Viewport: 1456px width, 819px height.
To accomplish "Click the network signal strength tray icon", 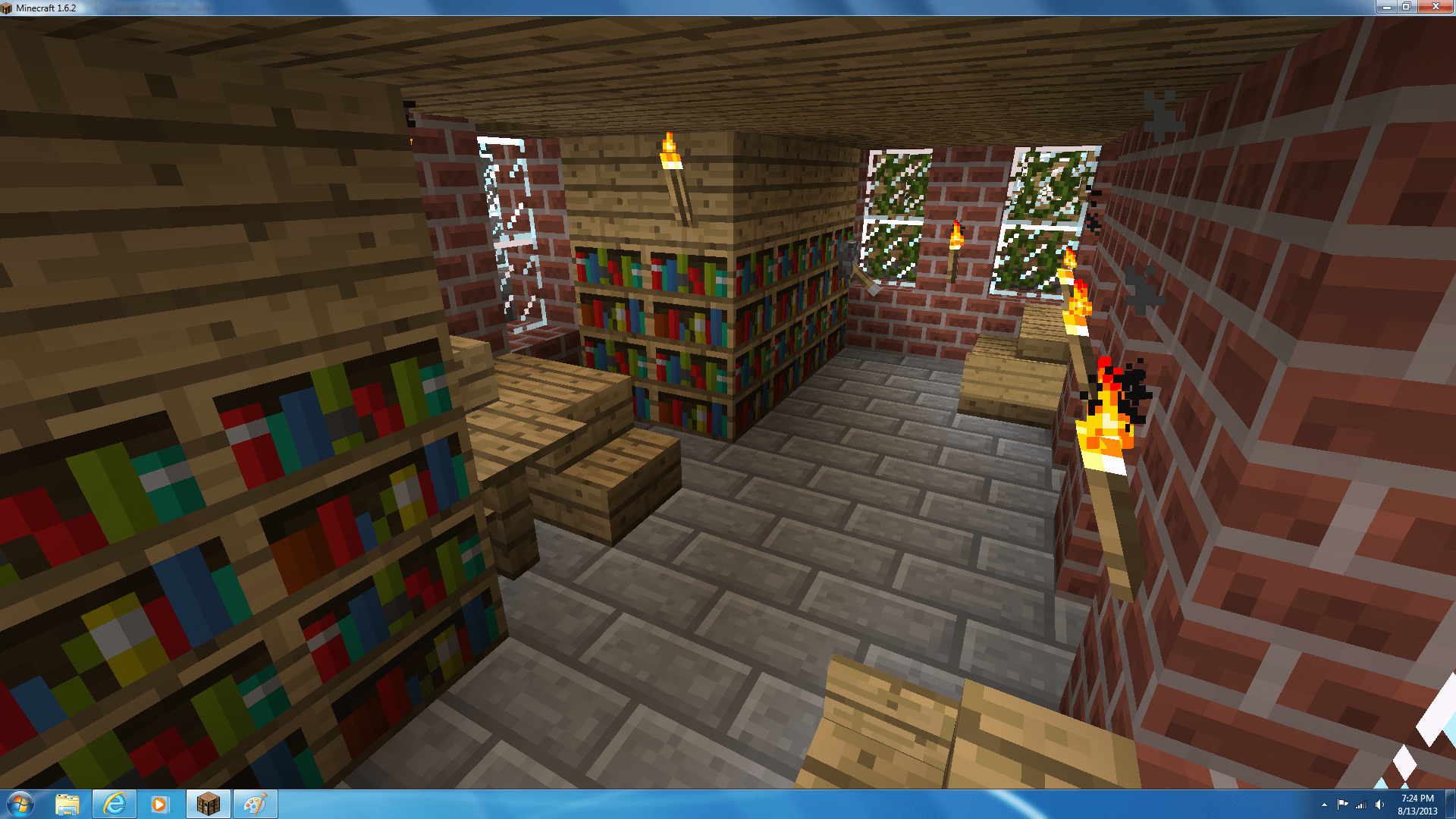I will [1361, 804].
